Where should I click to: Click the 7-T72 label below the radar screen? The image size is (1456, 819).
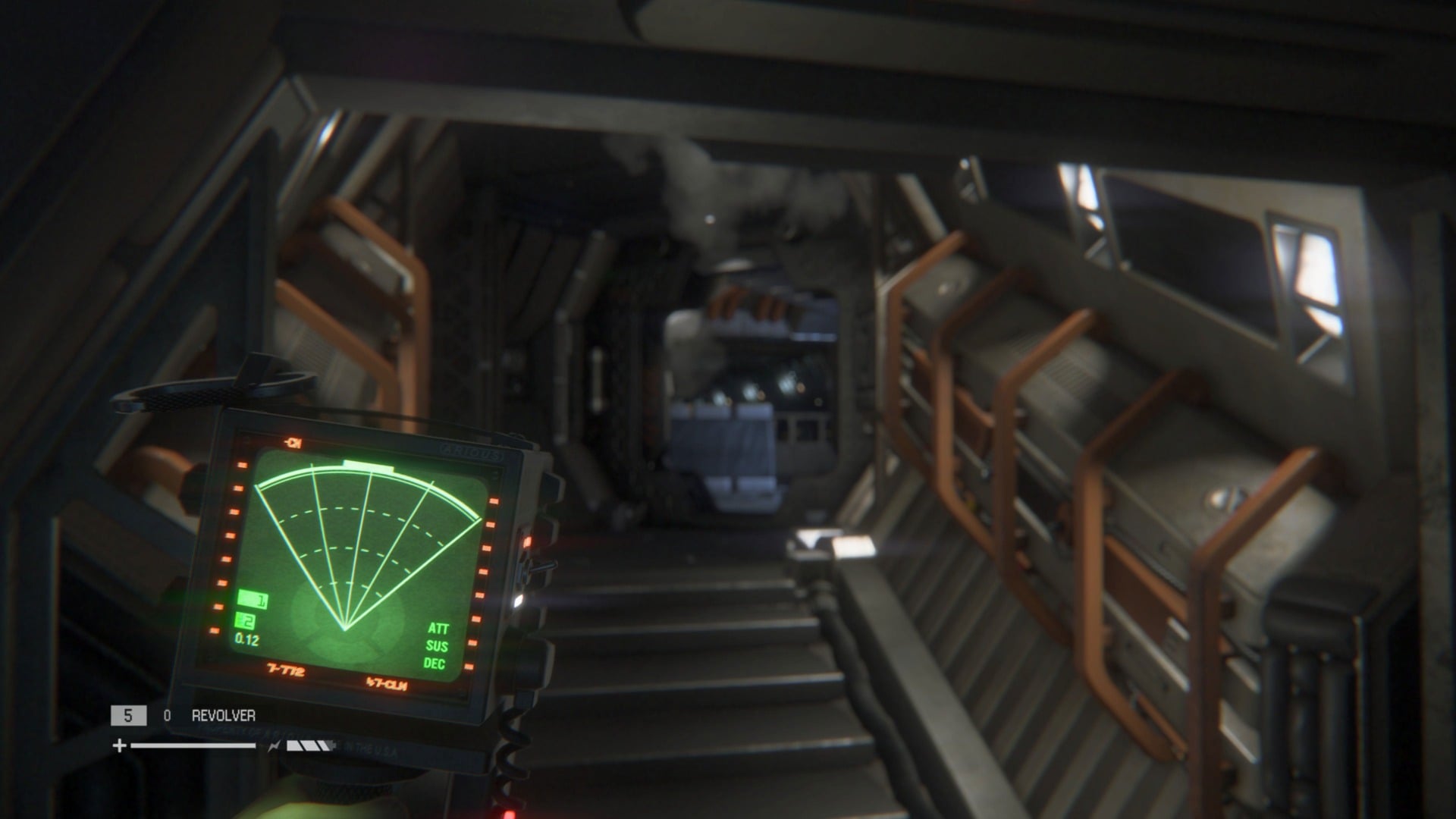tap(285, 670)
